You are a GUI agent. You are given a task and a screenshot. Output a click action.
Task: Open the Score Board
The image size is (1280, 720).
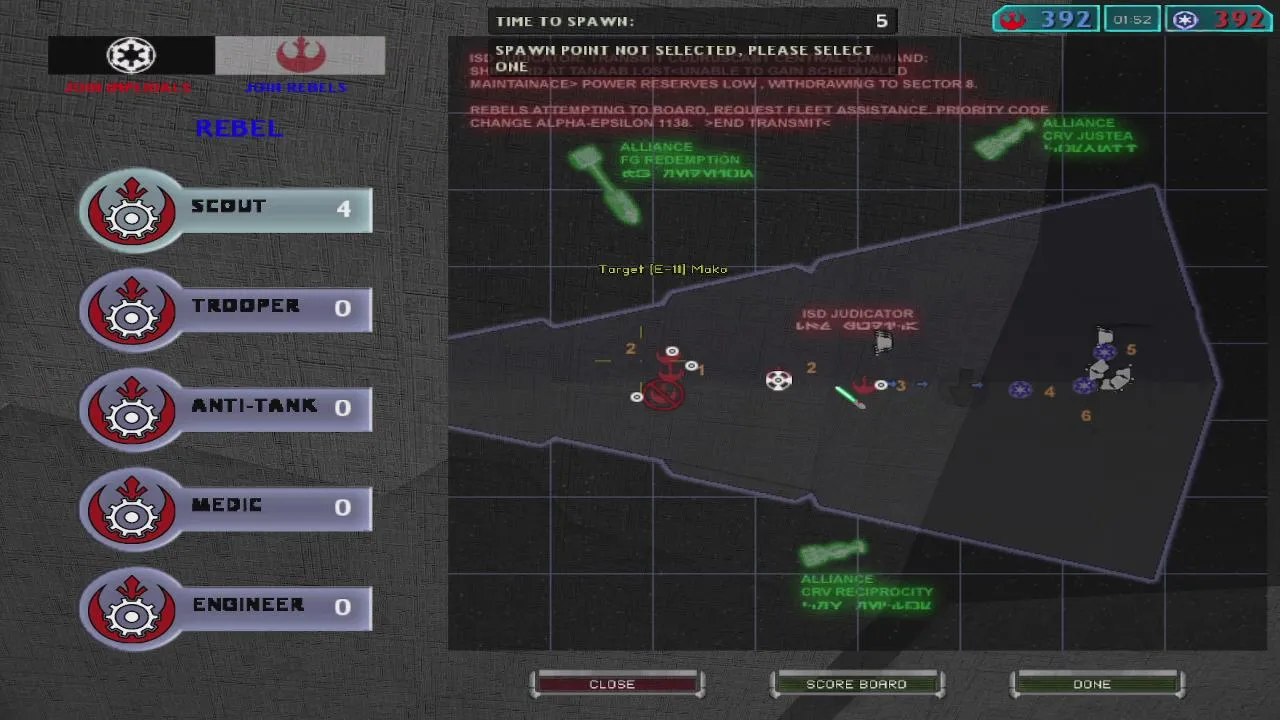click(856, 684)
